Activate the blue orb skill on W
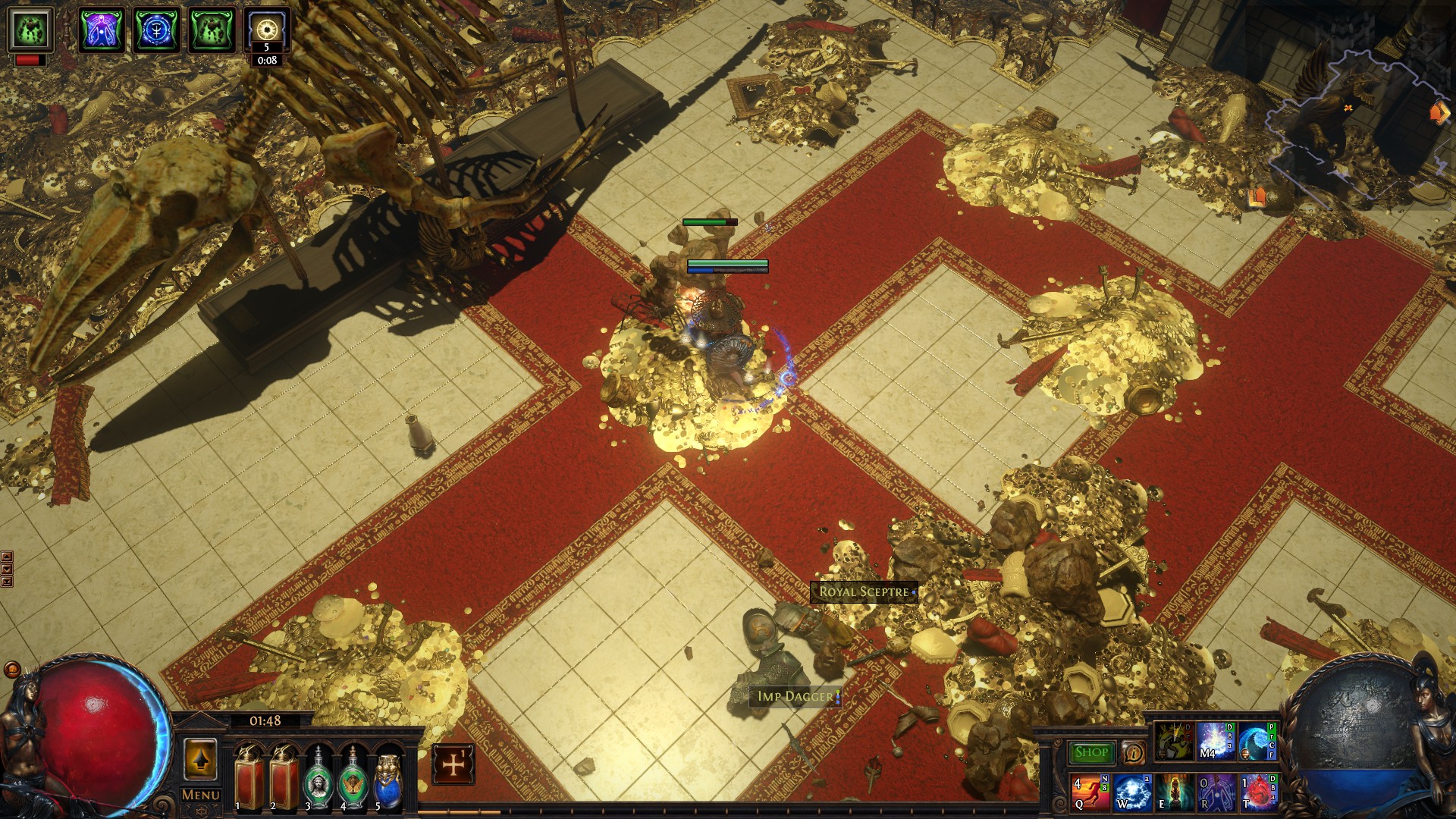The image size is (1456, 819). coord(1131,792)
